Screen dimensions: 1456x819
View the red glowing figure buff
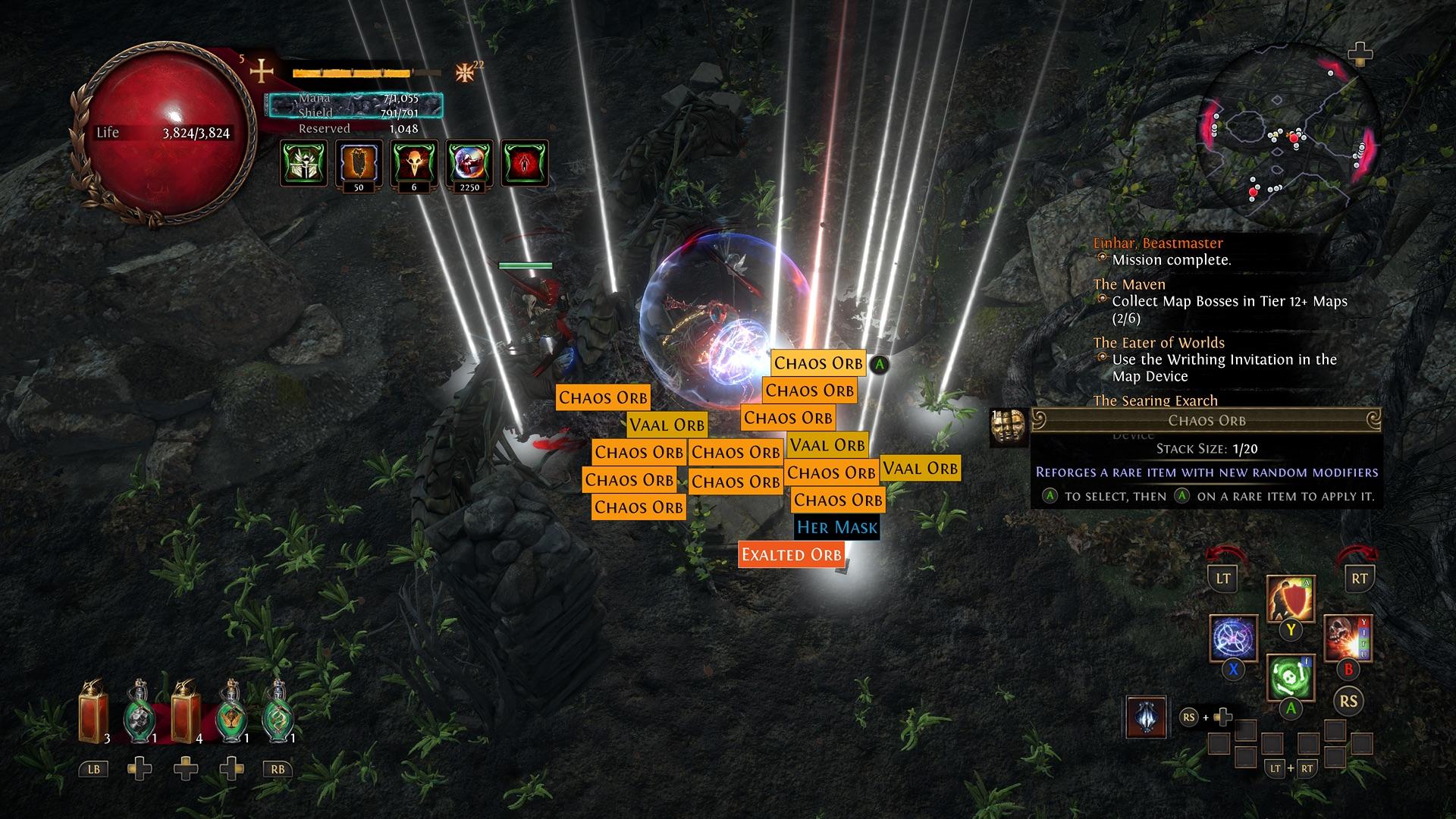point(525,163)
